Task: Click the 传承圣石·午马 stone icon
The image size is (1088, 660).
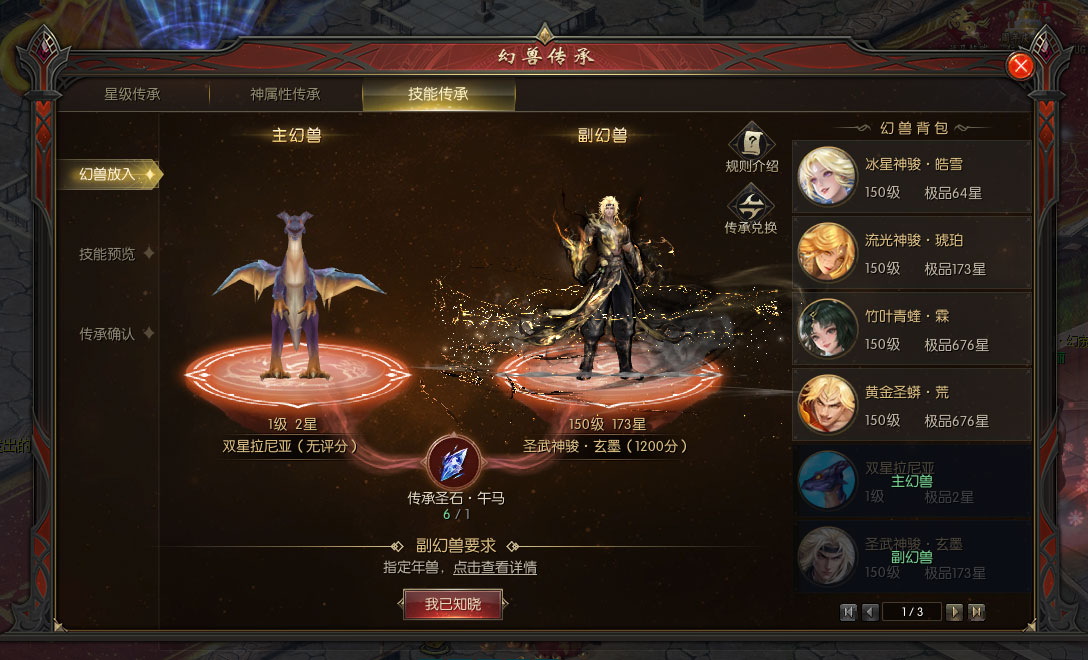Action: [x=454, y=461]
